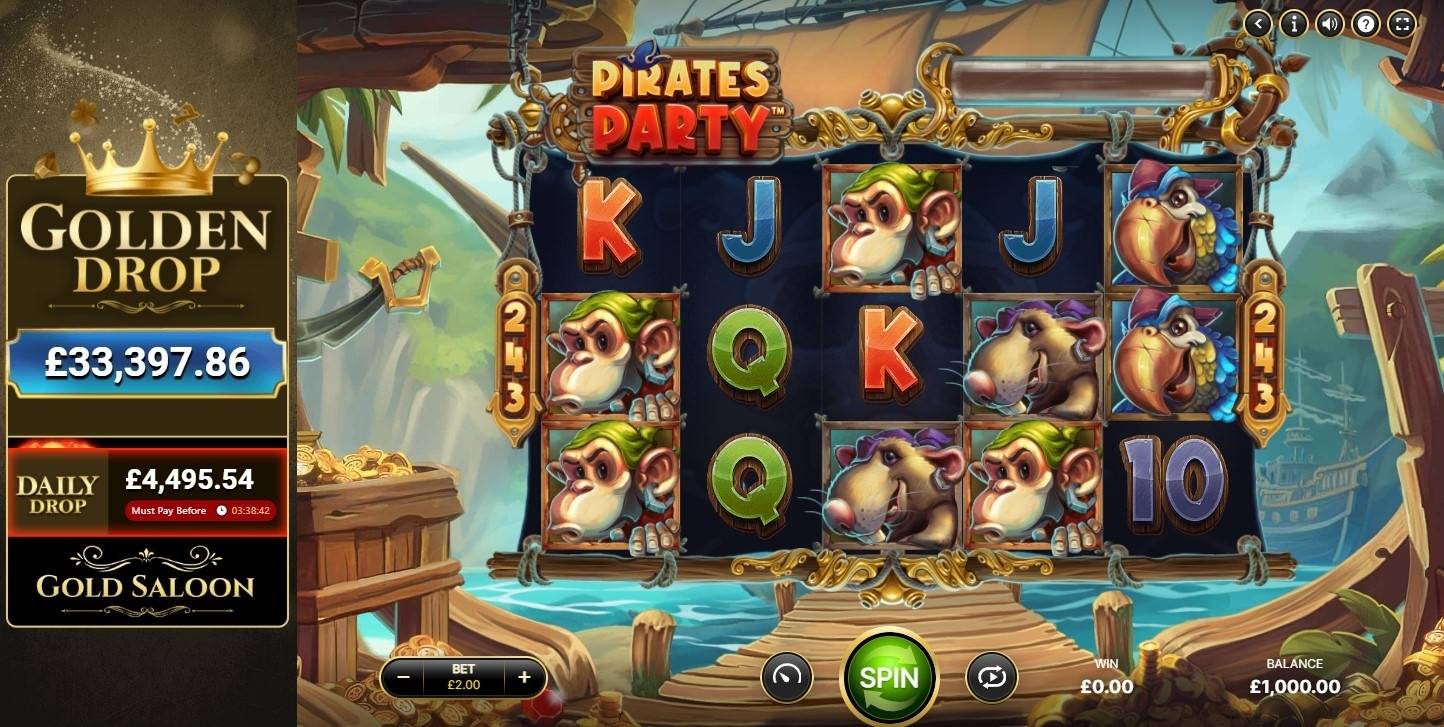This screenshot has height=727, width=1444.
Task: Open the spin speed settings
Action: tap(788, 677)
